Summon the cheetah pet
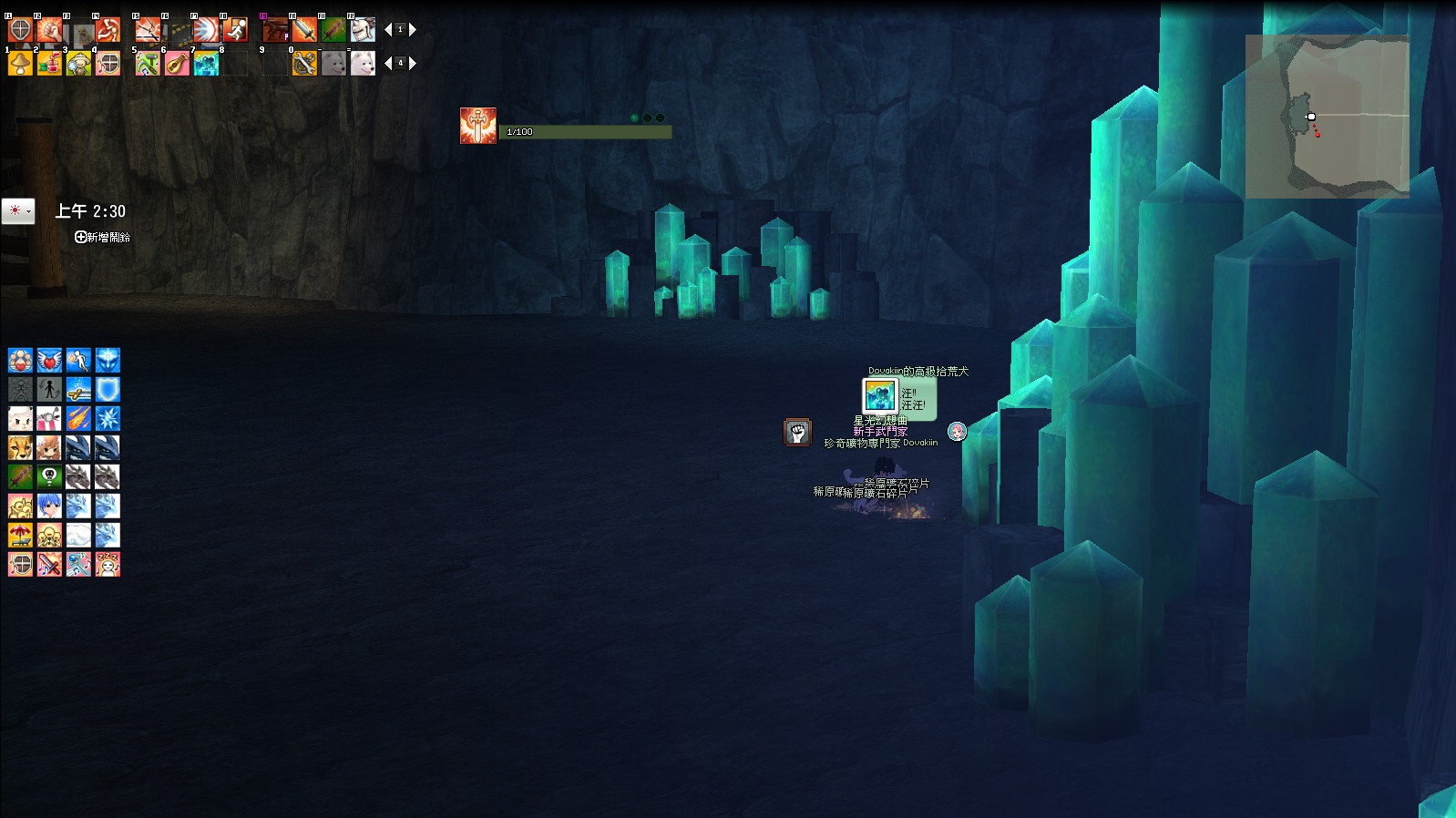This screenshot has height=818, width=1456. point(20,448)
